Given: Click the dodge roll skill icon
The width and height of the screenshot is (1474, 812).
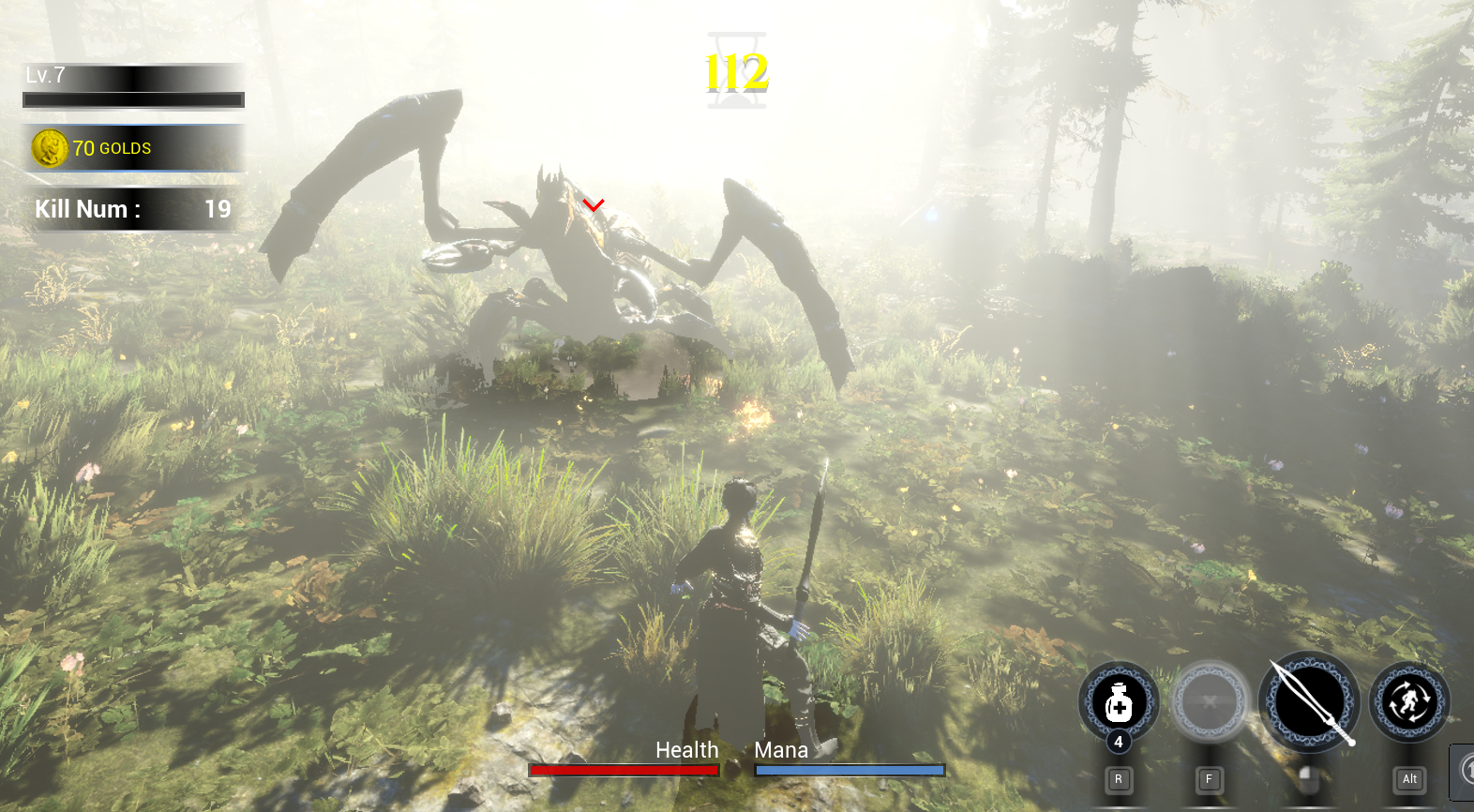Looking at the screenshot, I should coord(1408,701).
